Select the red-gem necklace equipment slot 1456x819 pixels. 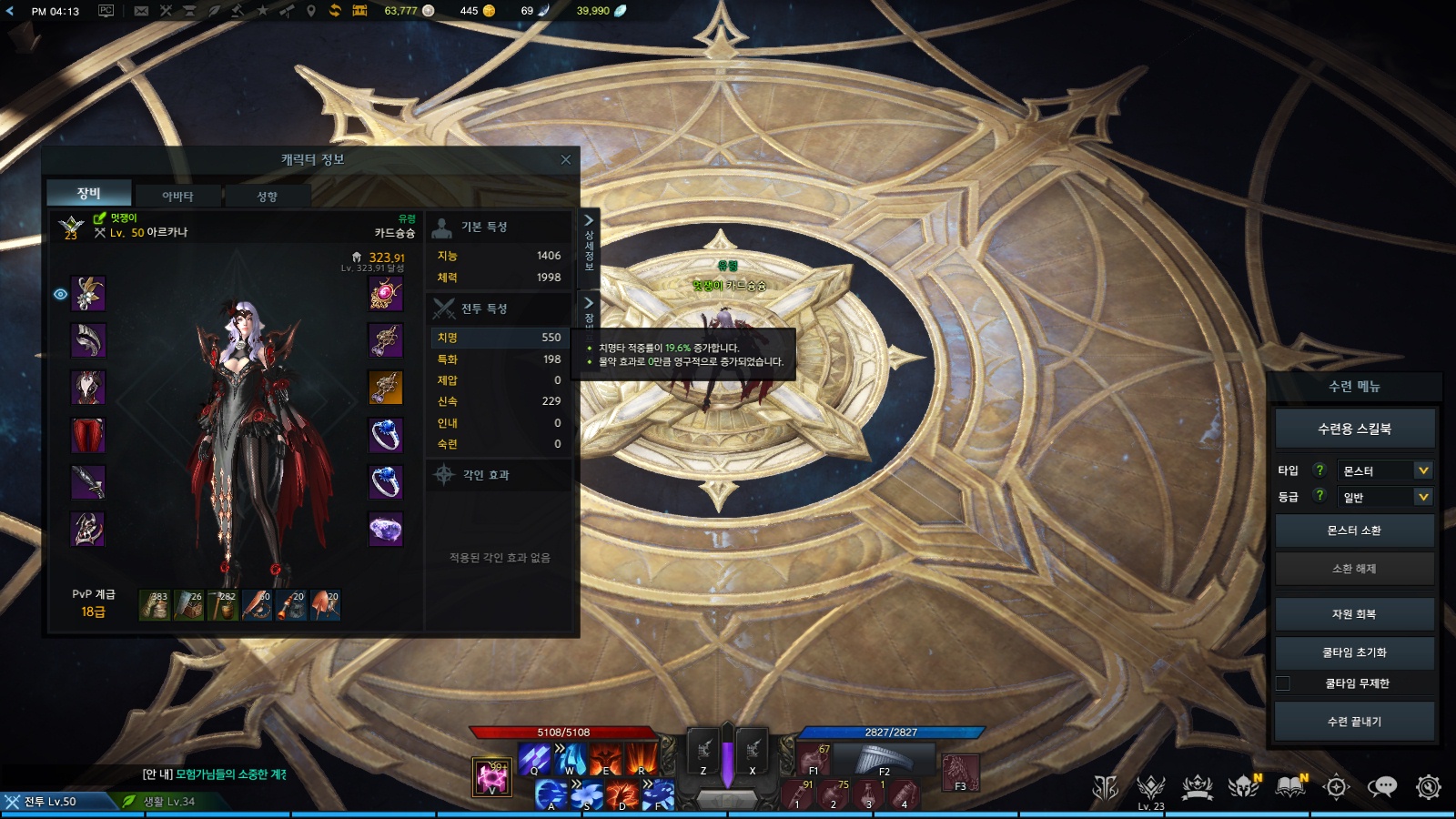[386, 294]
